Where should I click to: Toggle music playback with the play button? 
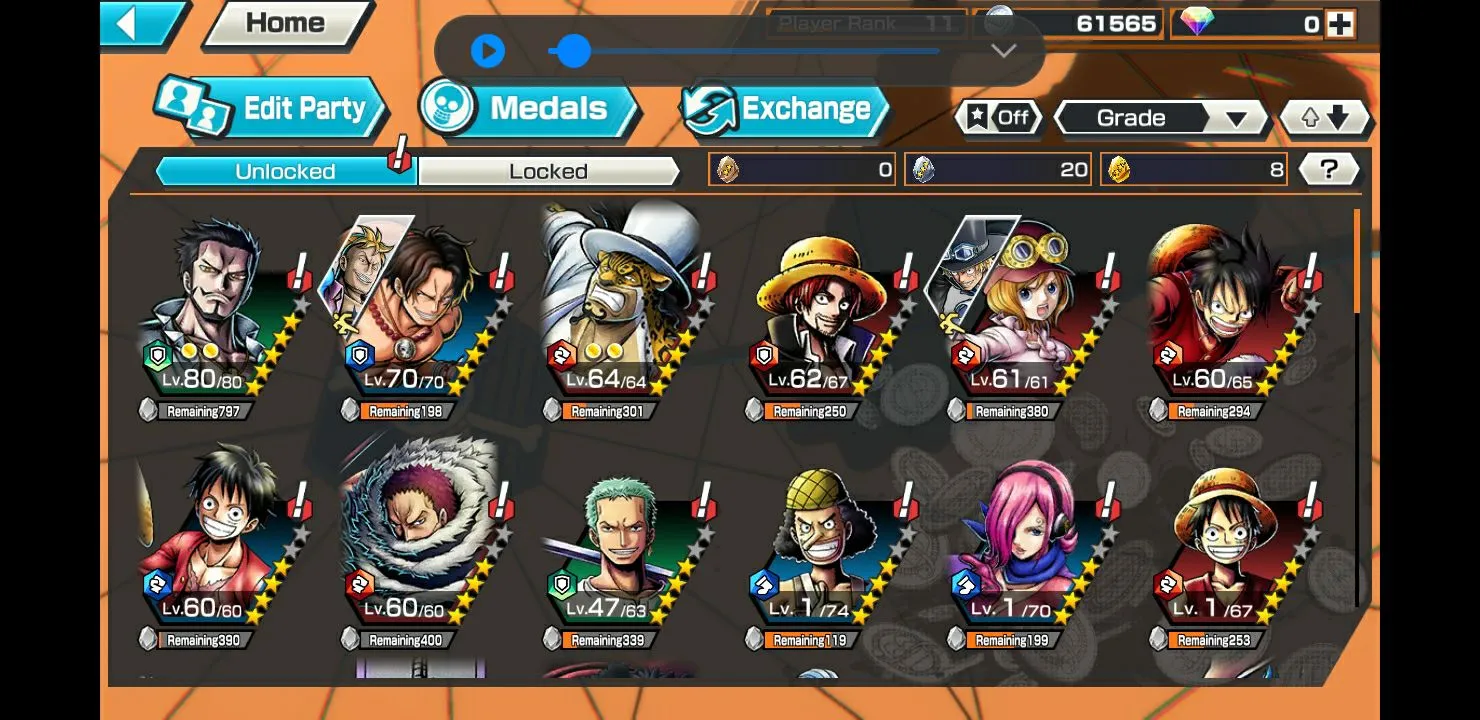pyautogui.click(x=489, y=52)
